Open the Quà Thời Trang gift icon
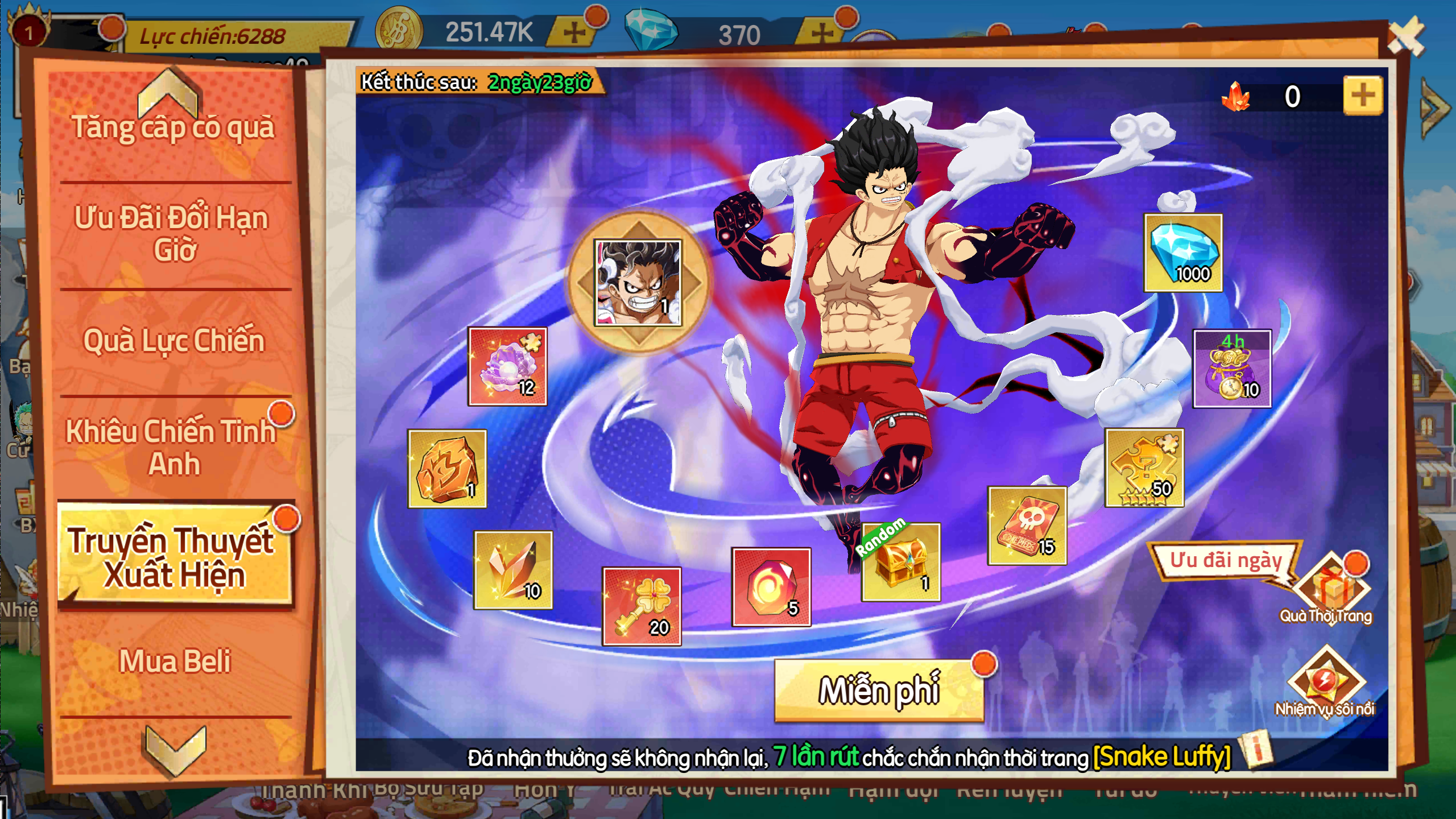 pos(1331,589)
